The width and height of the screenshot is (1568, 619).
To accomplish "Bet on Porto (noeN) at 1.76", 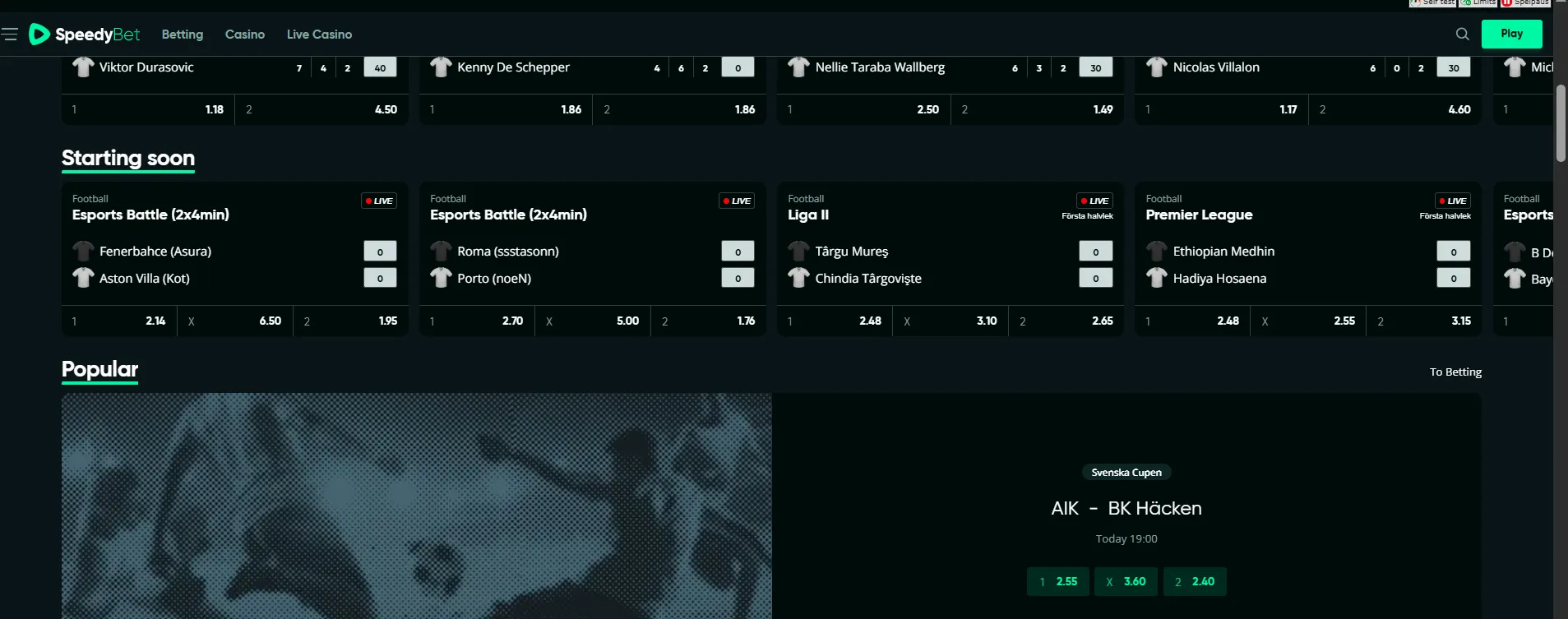I will click(708, 321).
